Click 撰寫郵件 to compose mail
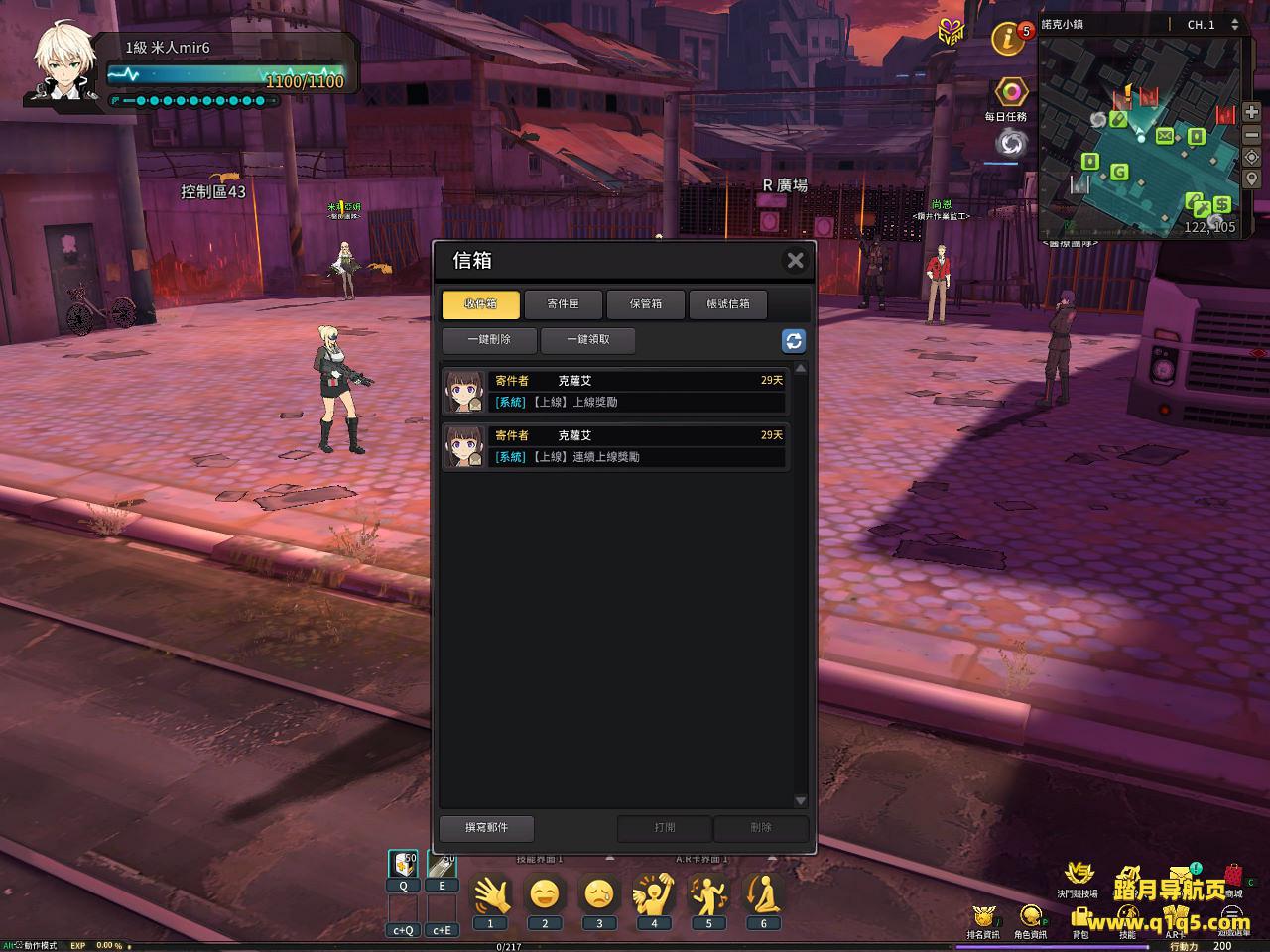1270x952 pixels. [x=486, y=828]
